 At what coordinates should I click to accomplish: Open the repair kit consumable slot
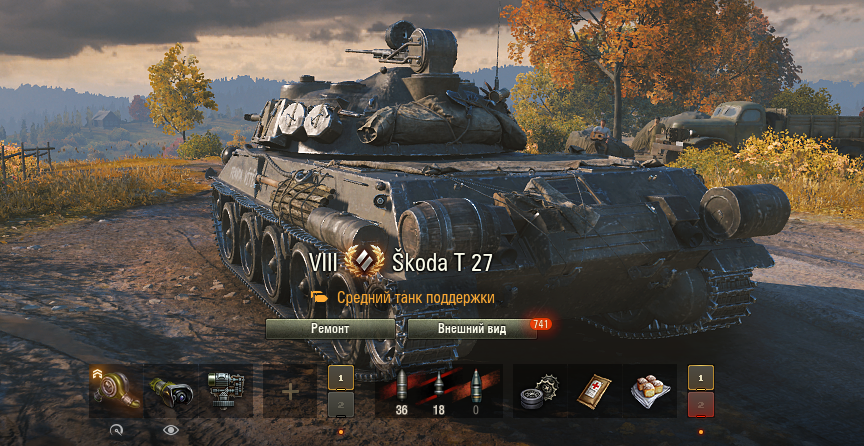point(541,390)
